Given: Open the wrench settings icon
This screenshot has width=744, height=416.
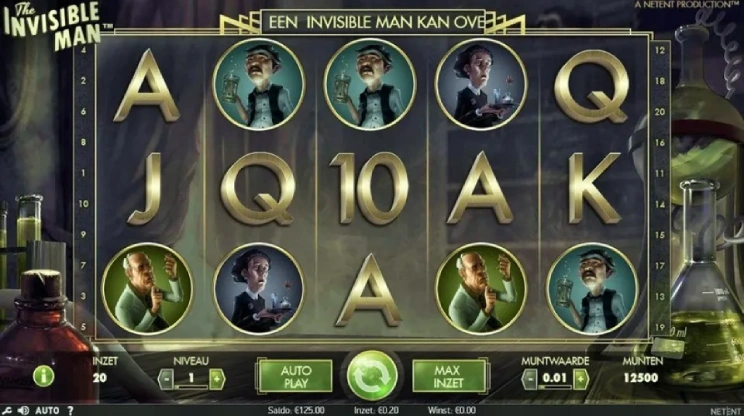Looking at the screenshot, I should (x=7, y=410).
